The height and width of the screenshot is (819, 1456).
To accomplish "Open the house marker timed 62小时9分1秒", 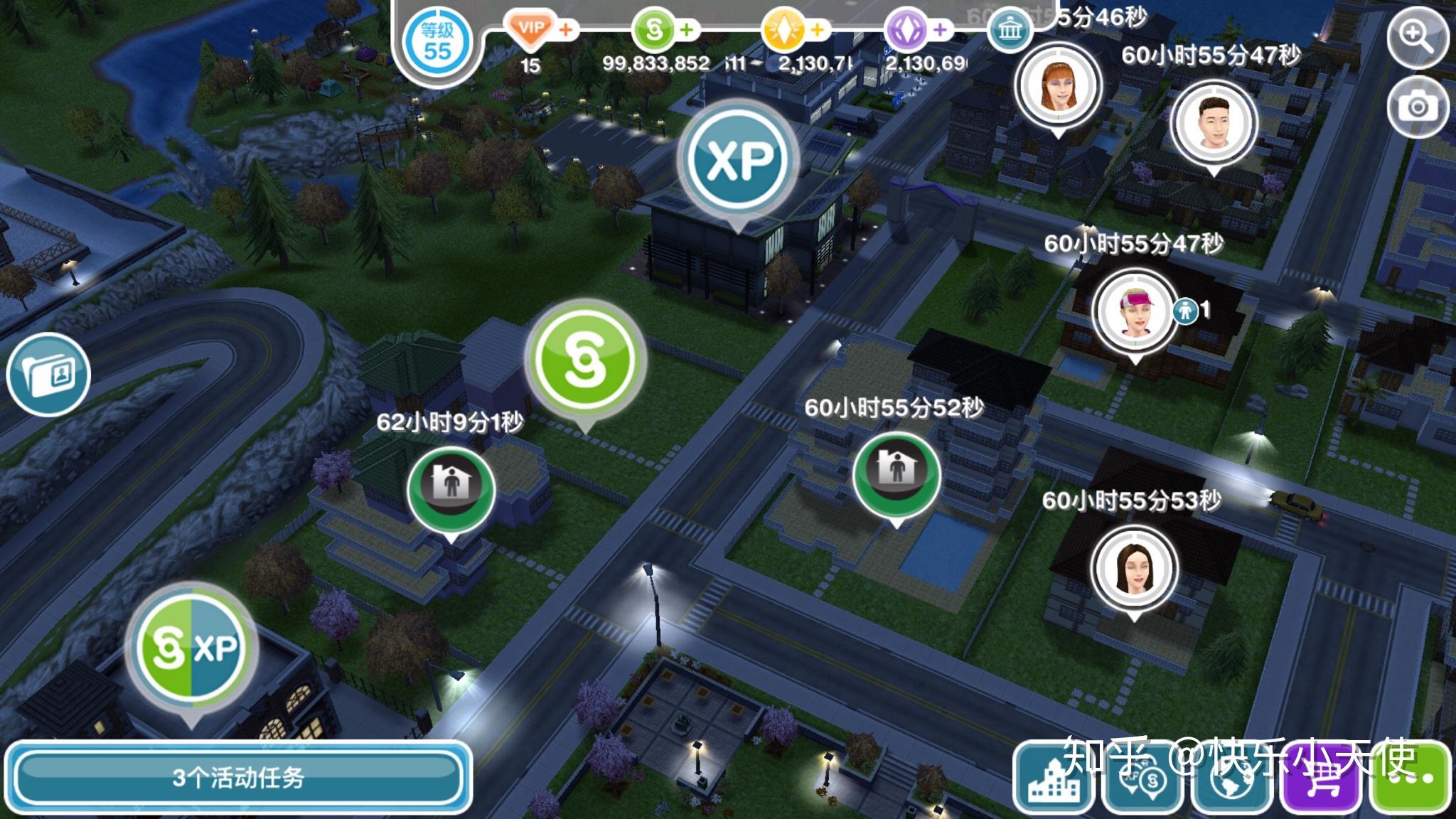I will coord(451,488).
